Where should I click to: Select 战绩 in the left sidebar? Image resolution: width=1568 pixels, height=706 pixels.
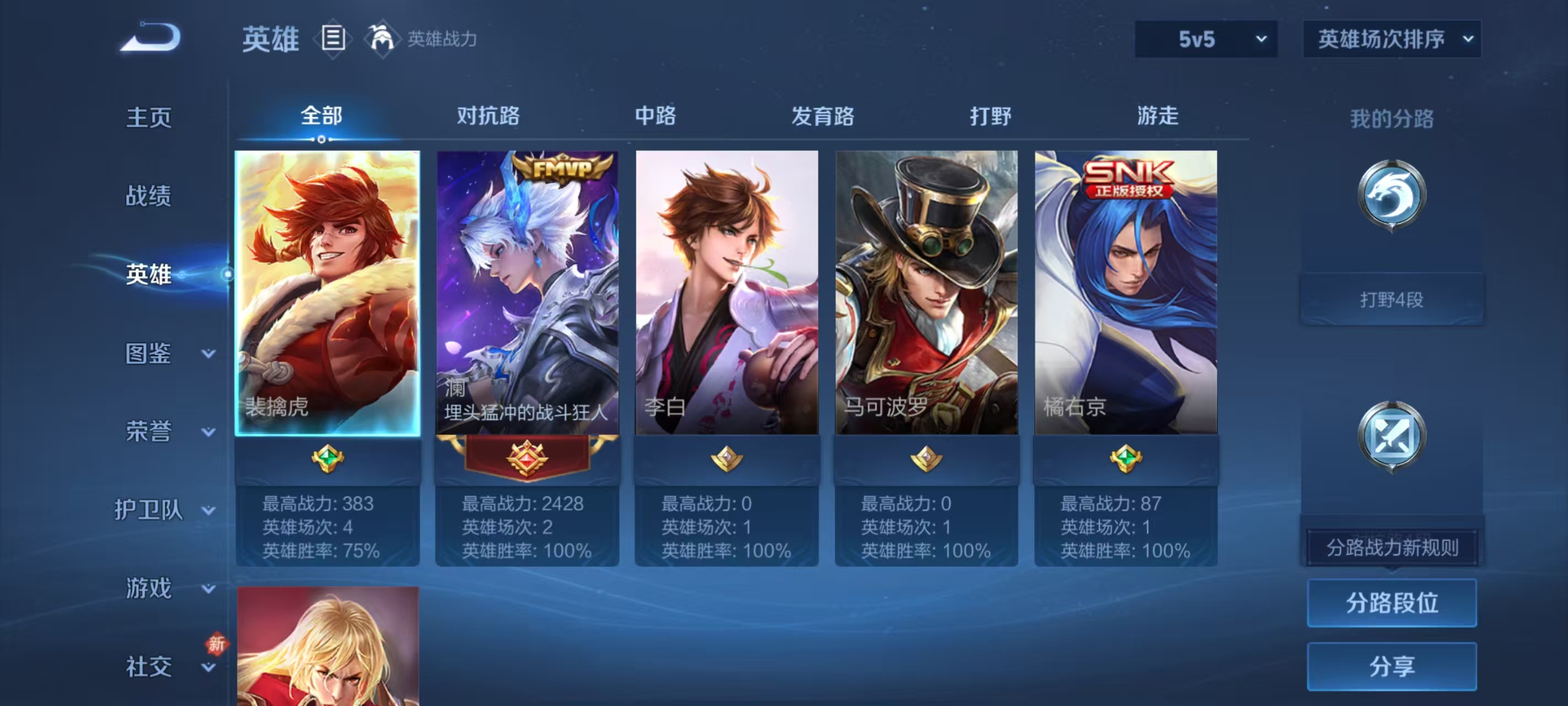(x=148, y=197)
